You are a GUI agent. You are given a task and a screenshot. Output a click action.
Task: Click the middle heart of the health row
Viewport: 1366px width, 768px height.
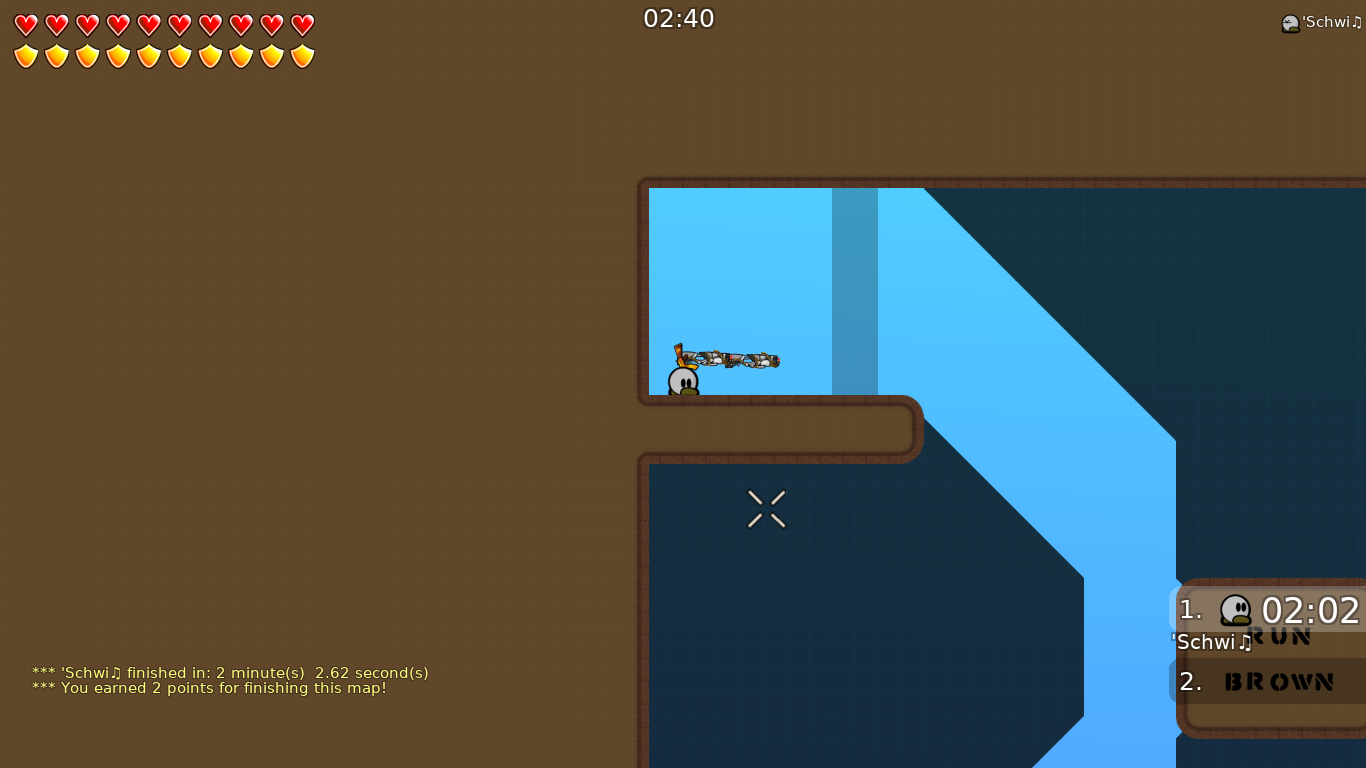click(149, 24)
